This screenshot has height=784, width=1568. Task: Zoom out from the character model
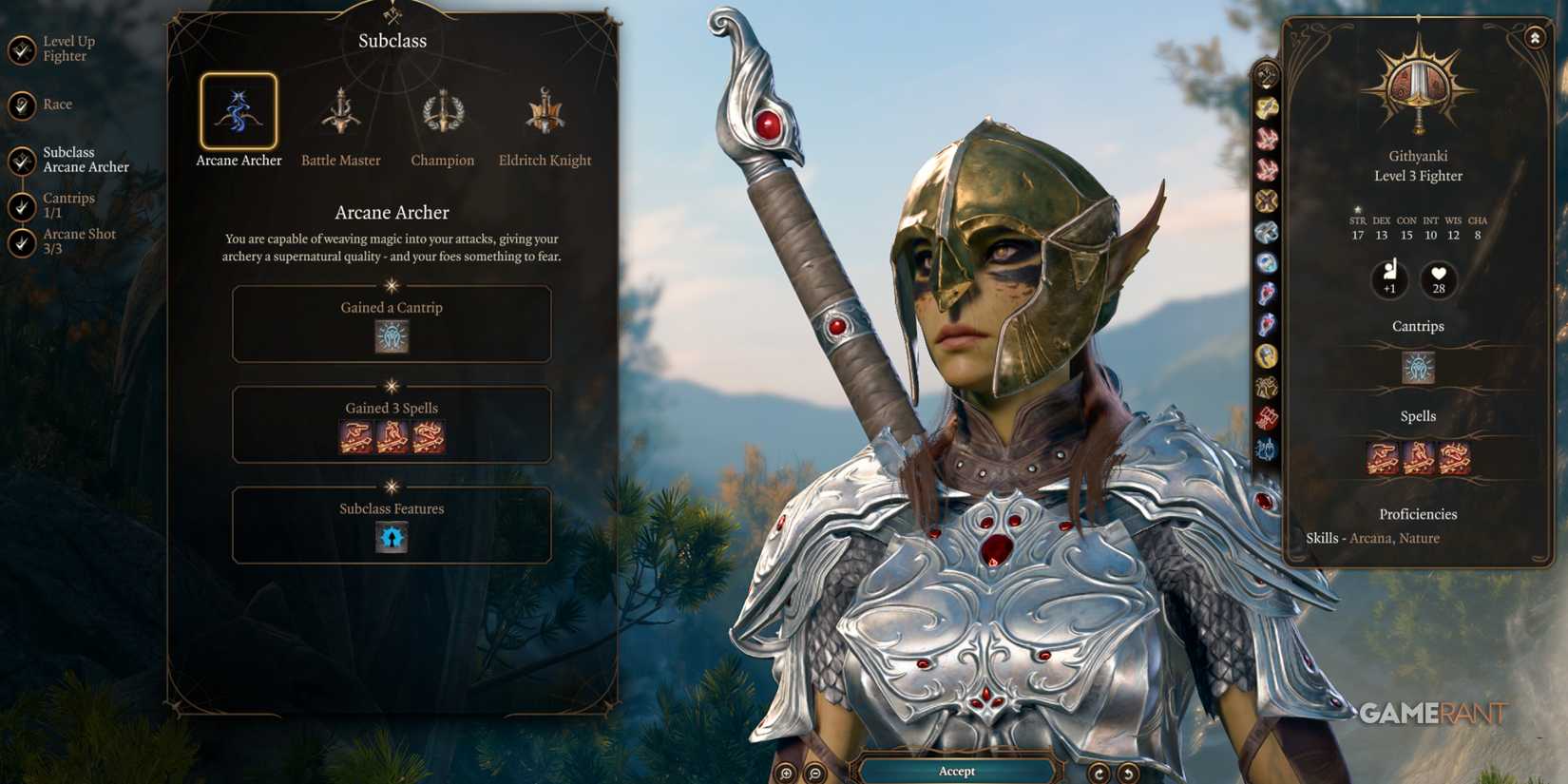(x=814, y=773)
